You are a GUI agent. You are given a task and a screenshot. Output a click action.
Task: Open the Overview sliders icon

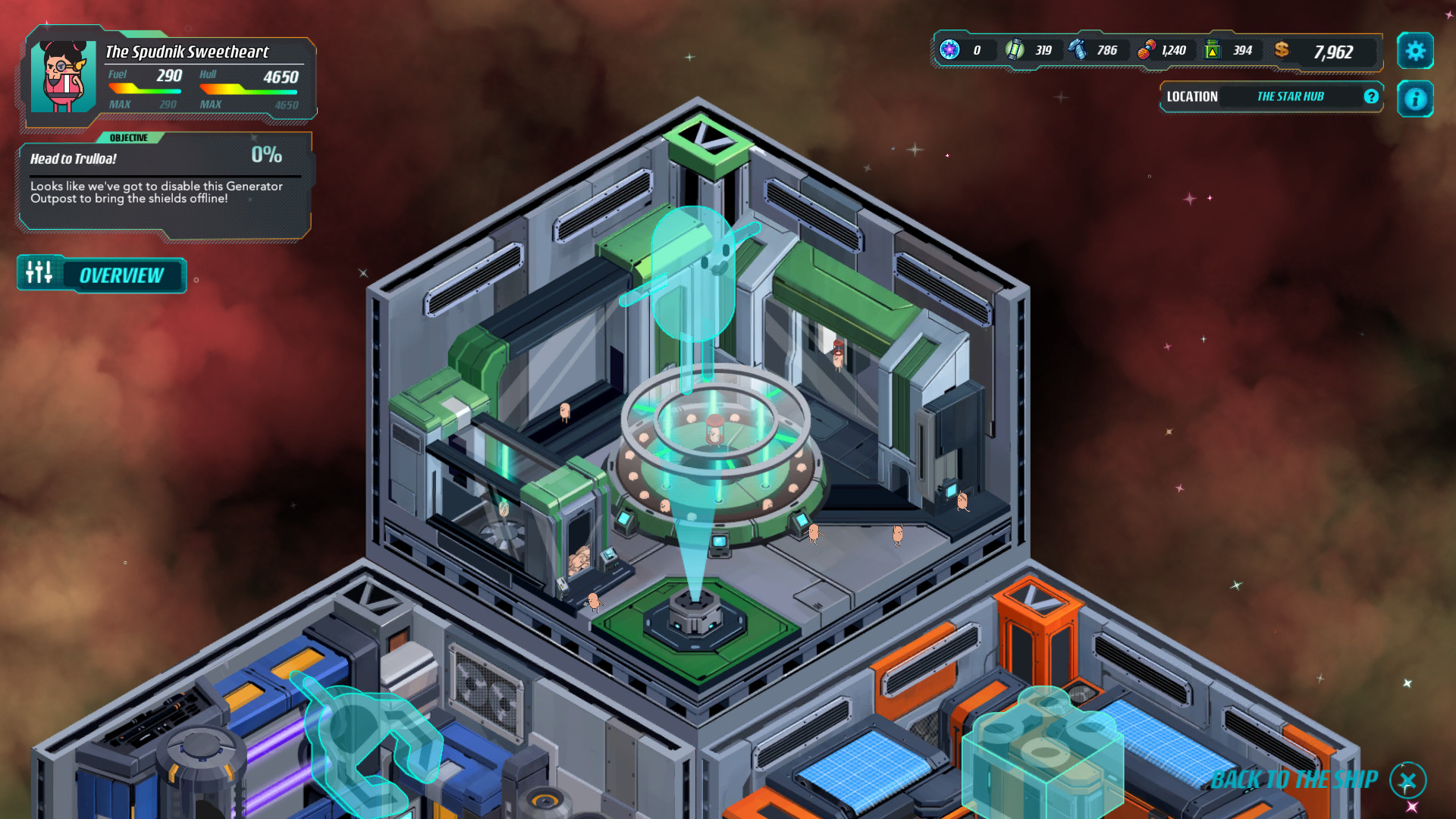[x=38, y=274]
